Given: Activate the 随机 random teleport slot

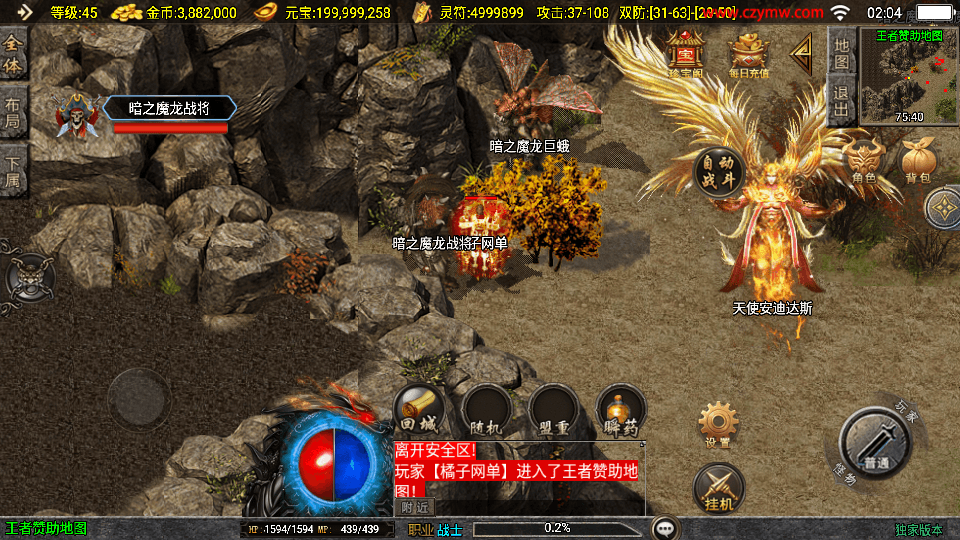Looking at the screenshot, I should (x=486, y=410).
